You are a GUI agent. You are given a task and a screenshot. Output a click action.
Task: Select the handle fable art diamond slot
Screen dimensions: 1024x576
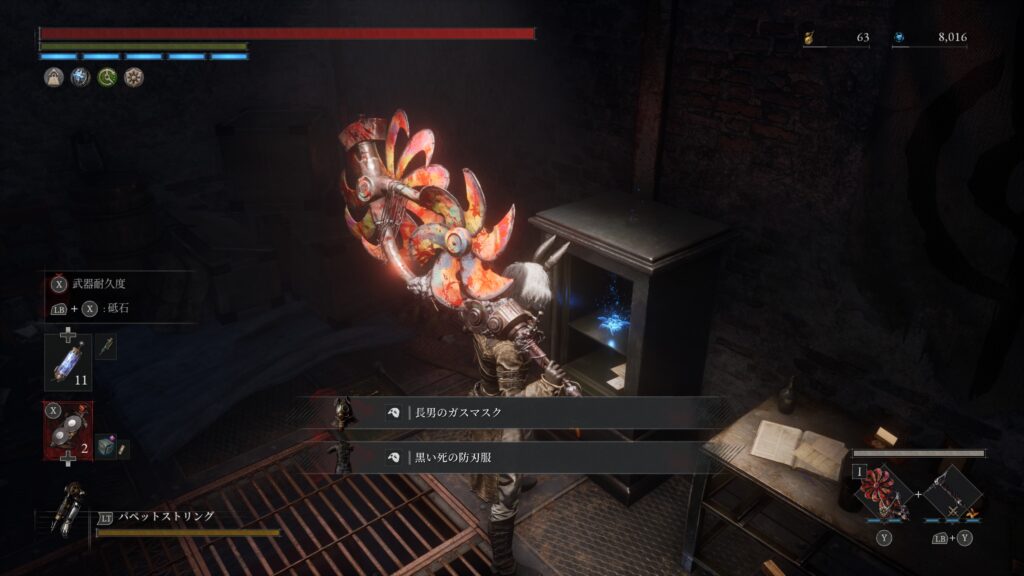point(951,492)
